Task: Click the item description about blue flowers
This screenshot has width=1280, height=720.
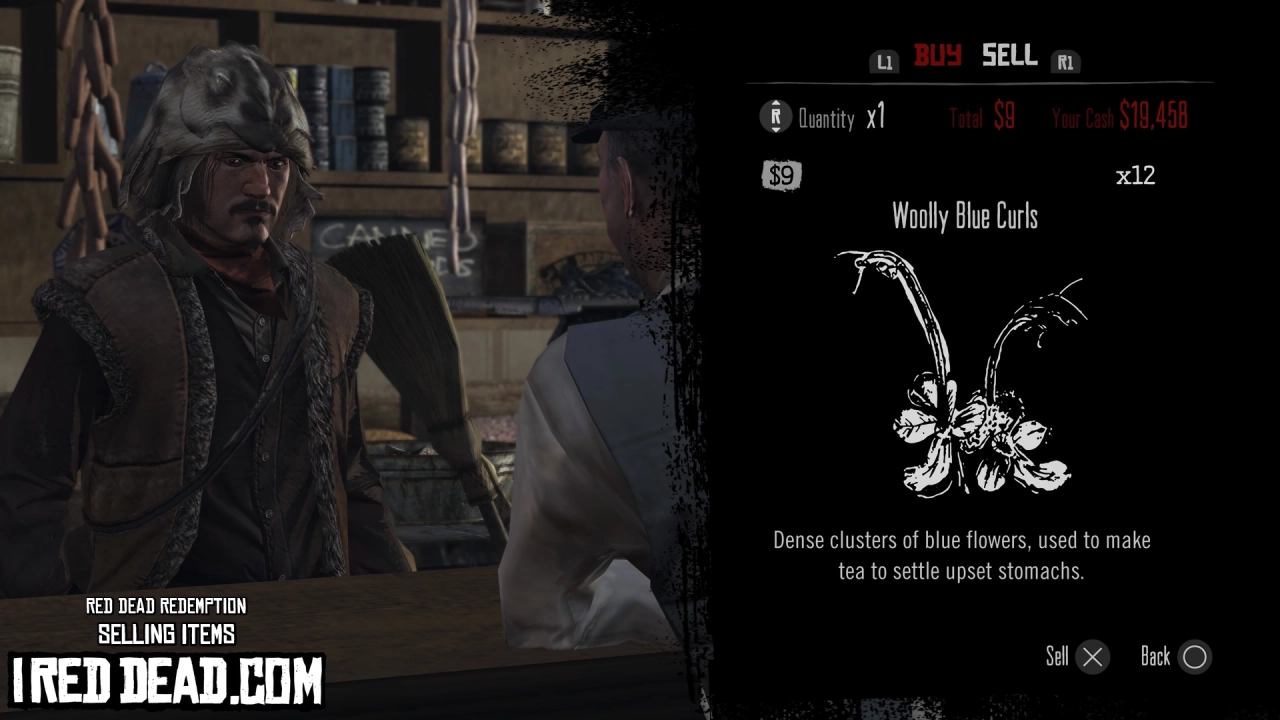Action: click(x=963, y=555)
